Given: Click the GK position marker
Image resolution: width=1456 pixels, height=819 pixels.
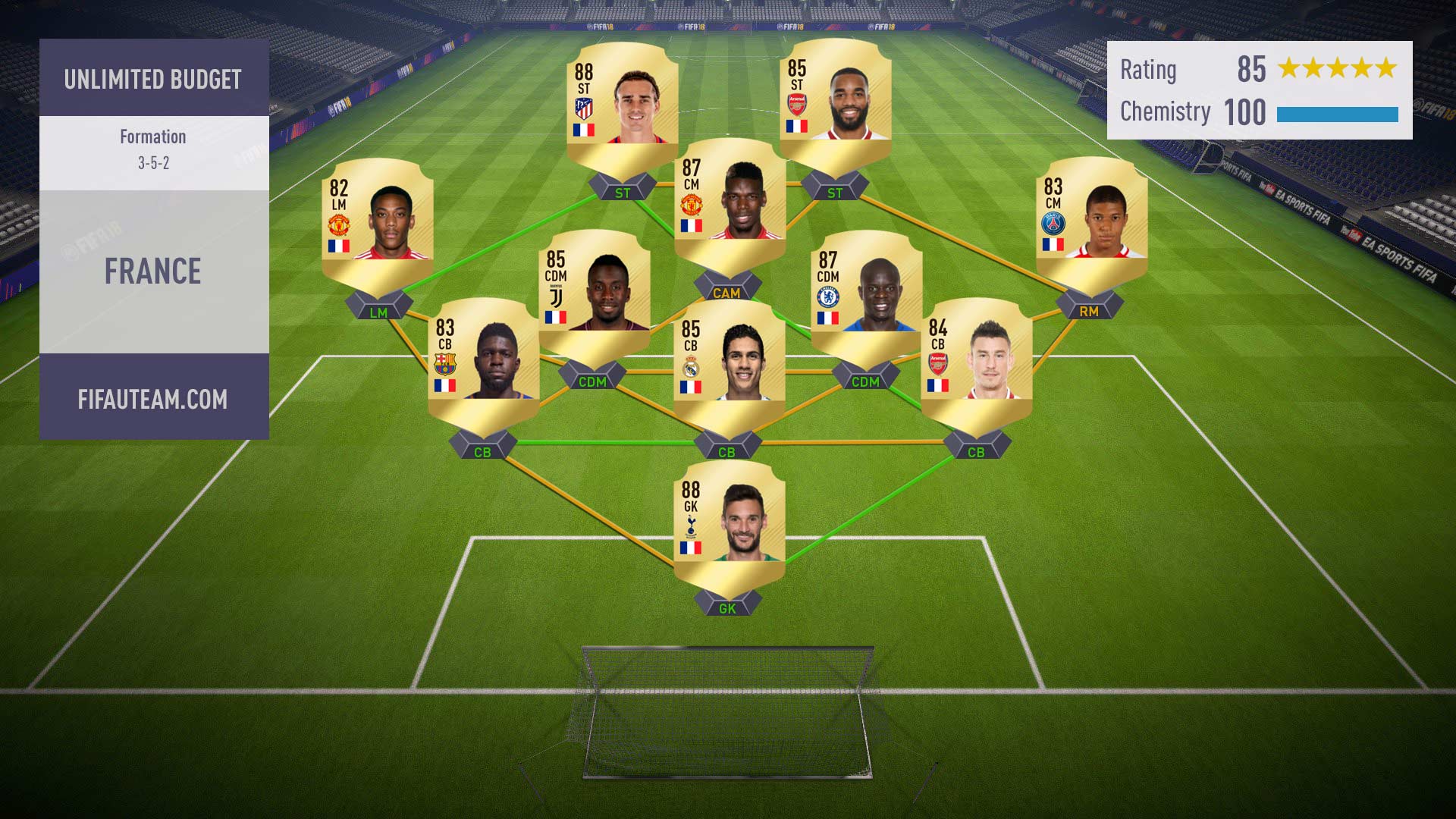Looking at the screenshot, I should pyautogui.click(x=727, y=608).
